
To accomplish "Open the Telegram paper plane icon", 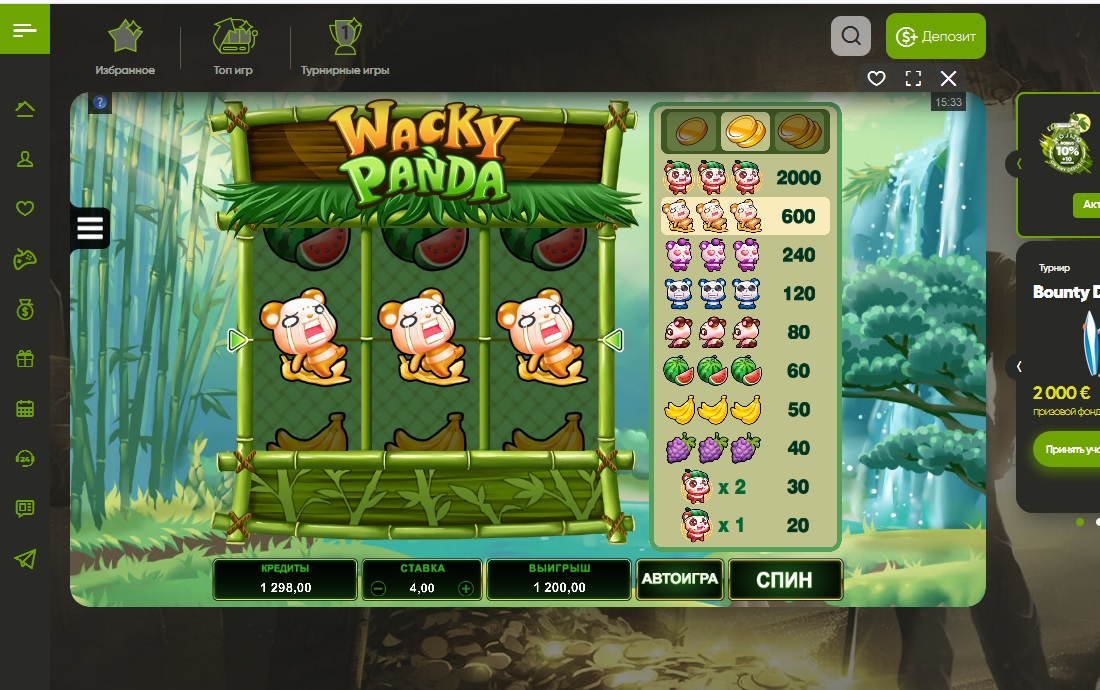I will pyautogui.click(x=25, y=559).
